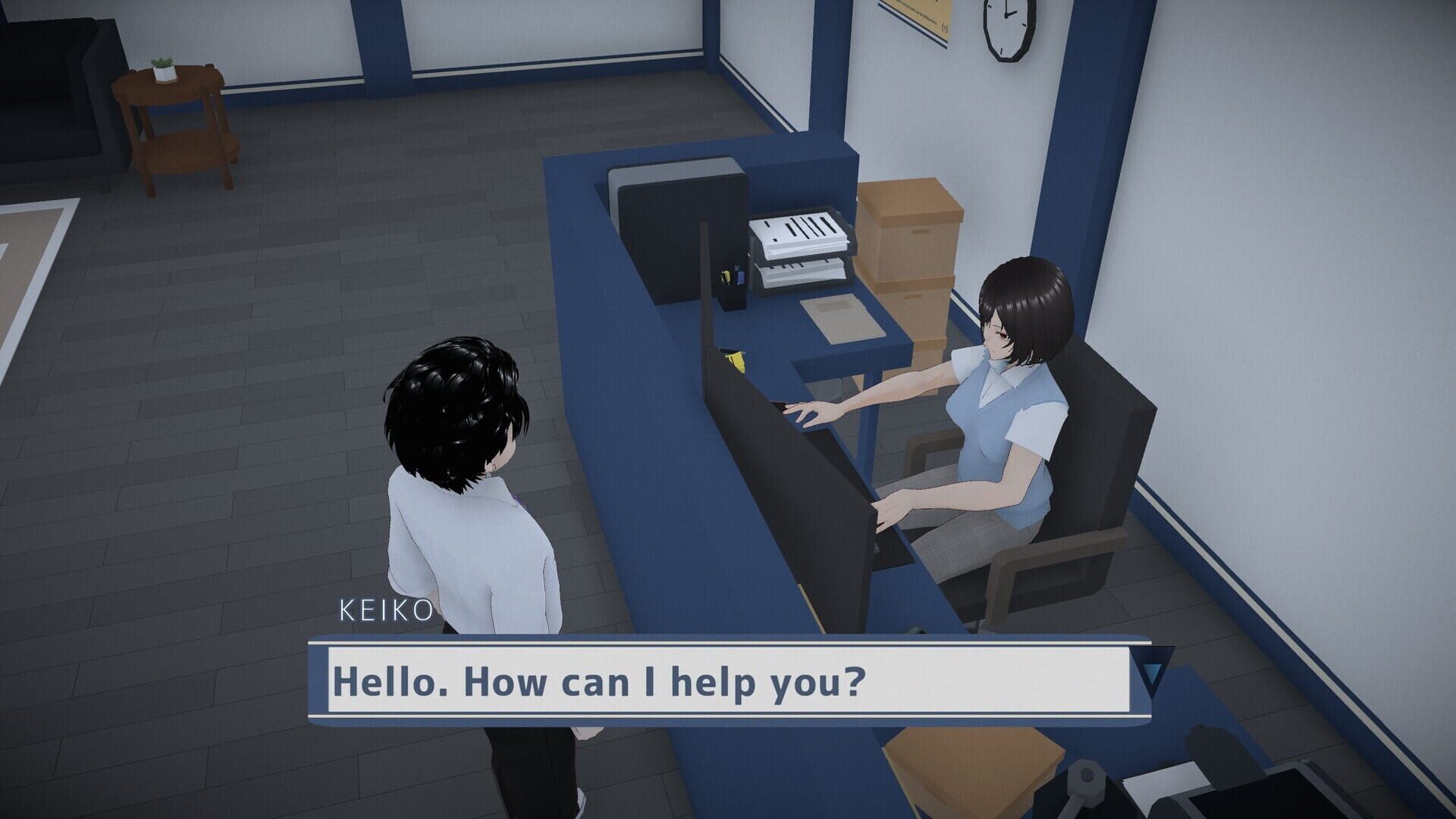Viewport: 1456px width, 819px height.
Task: Click the filing cabinet beside the desk
Action: point(675,220)
